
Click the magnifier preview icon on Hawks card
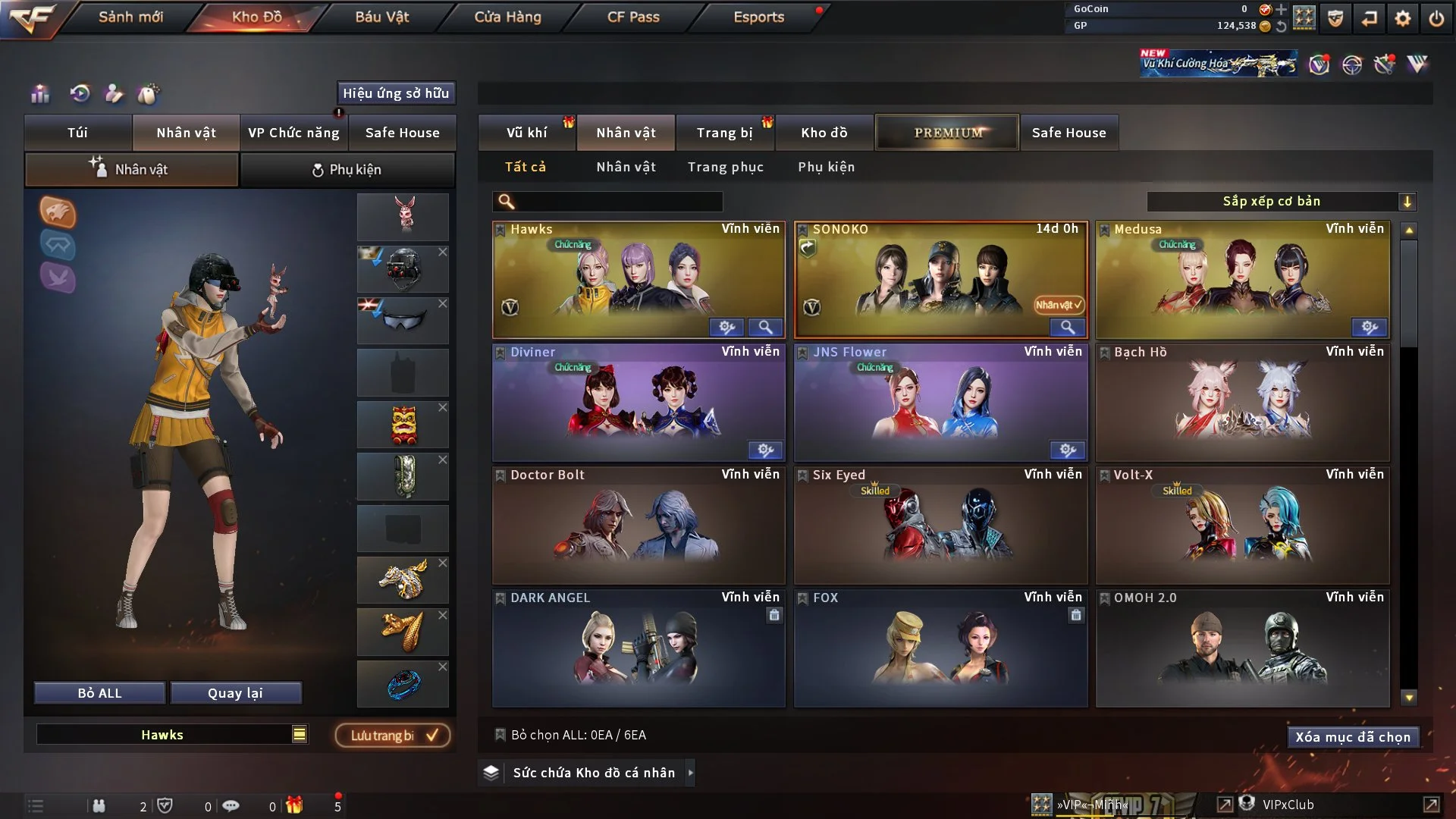point(766,327)
